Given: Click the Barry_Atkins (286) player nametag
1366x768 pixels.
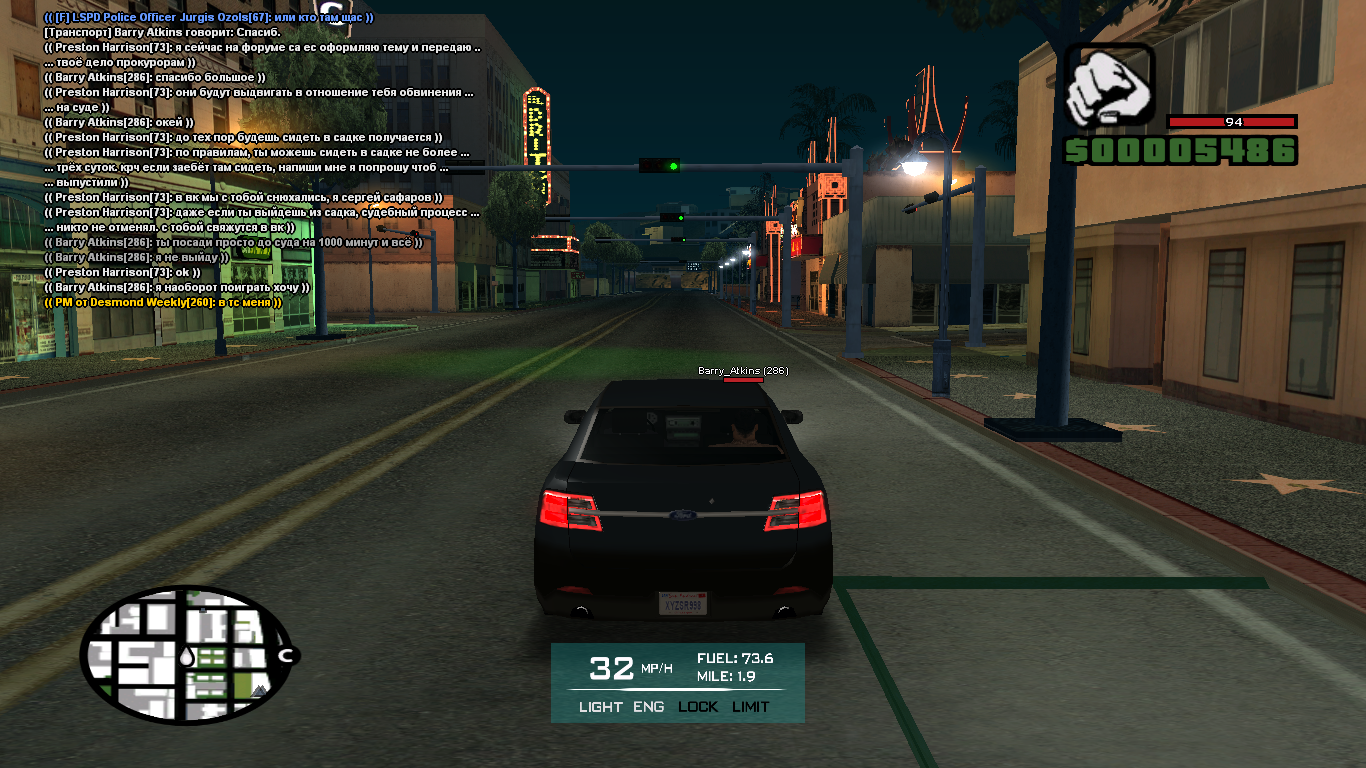Looking at the screenshot, I should pyautogui.click(x=742, y=371).
